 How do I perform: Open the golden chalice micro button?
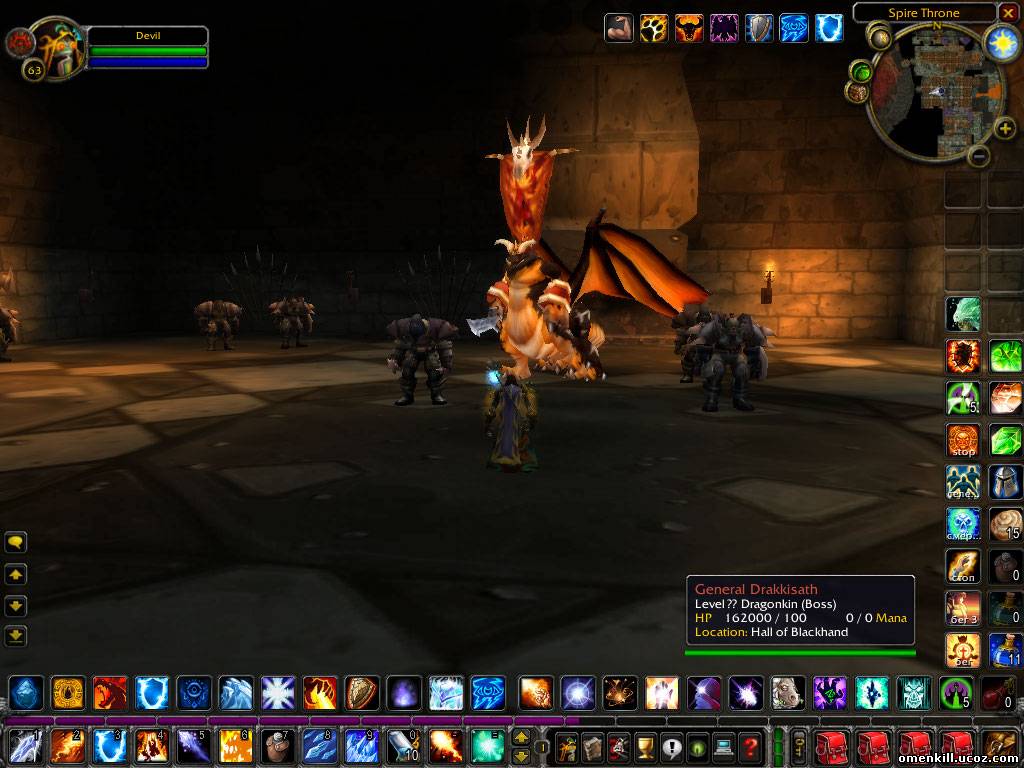pyautogui.click(x=645, y=746)
